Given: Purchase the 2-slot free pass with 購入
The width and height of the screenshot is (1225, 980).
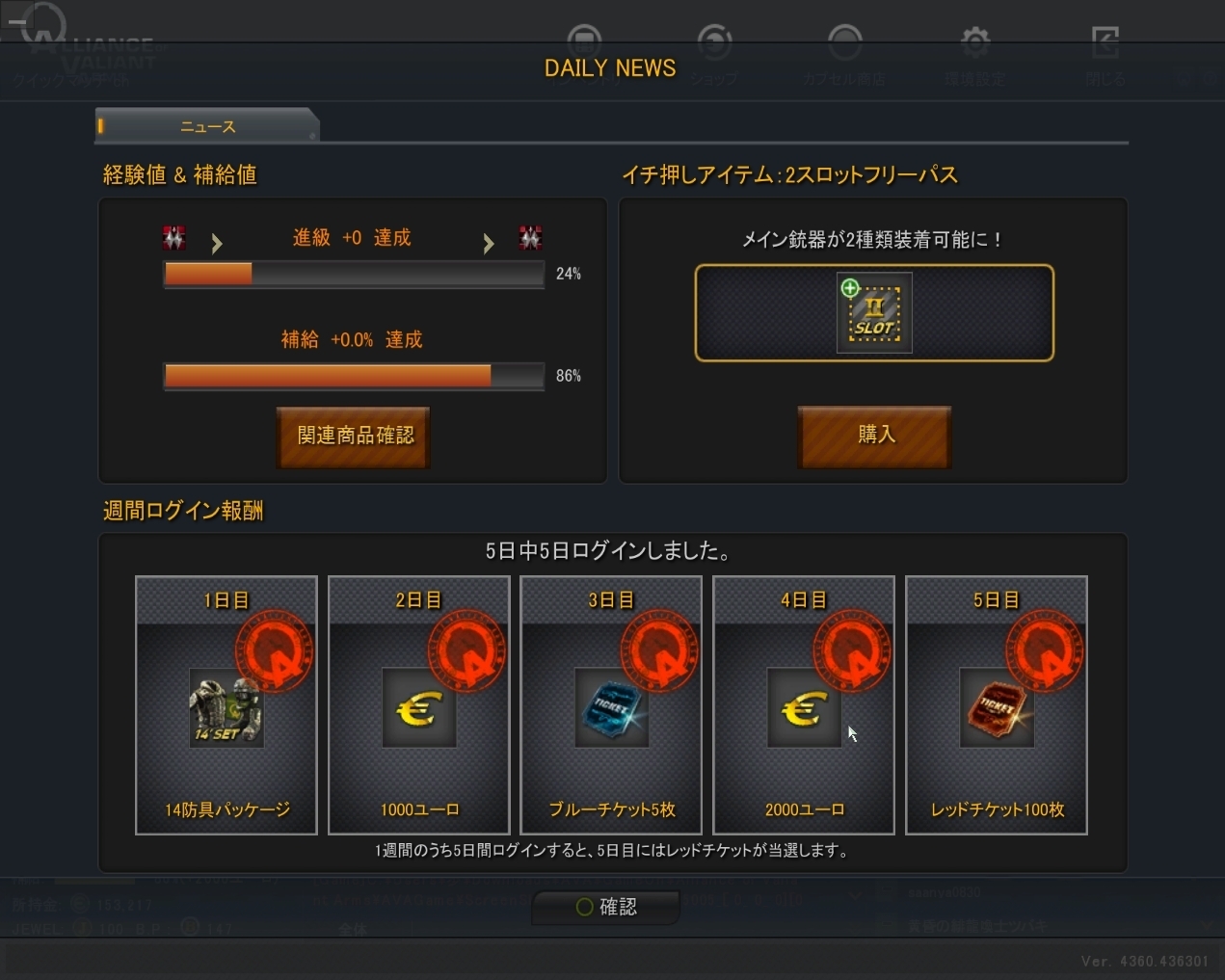Looking at the screenshot, I should click(875, 436).
